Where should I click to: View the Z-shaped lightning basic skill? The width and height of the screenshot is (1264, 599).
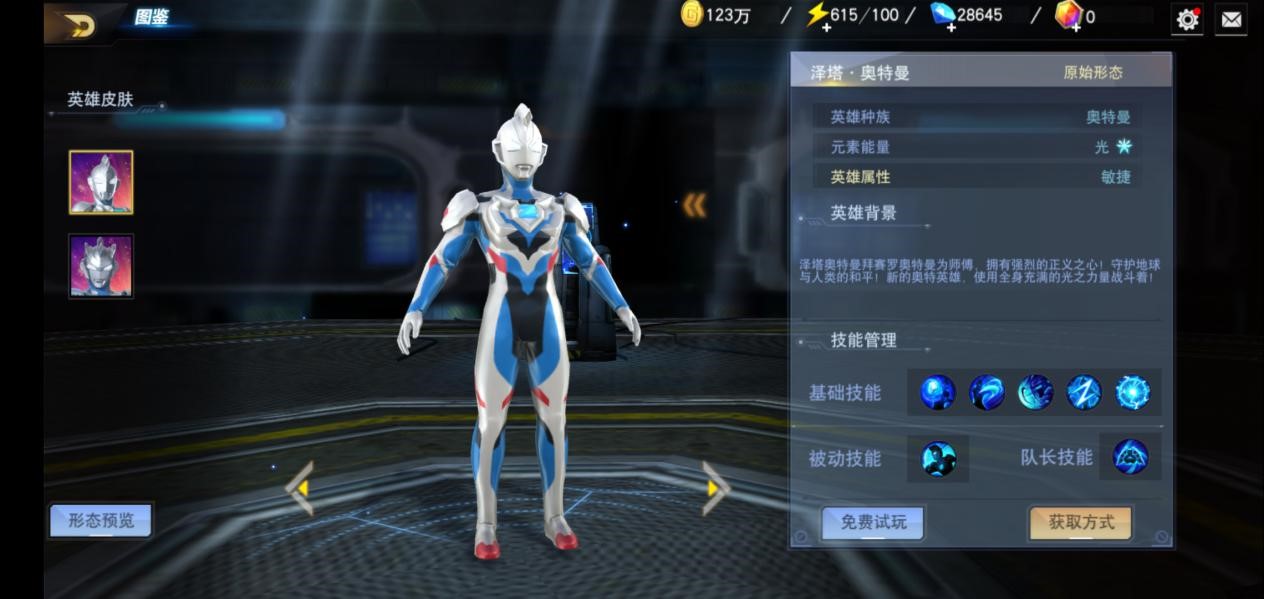[x=1083, y=392]
